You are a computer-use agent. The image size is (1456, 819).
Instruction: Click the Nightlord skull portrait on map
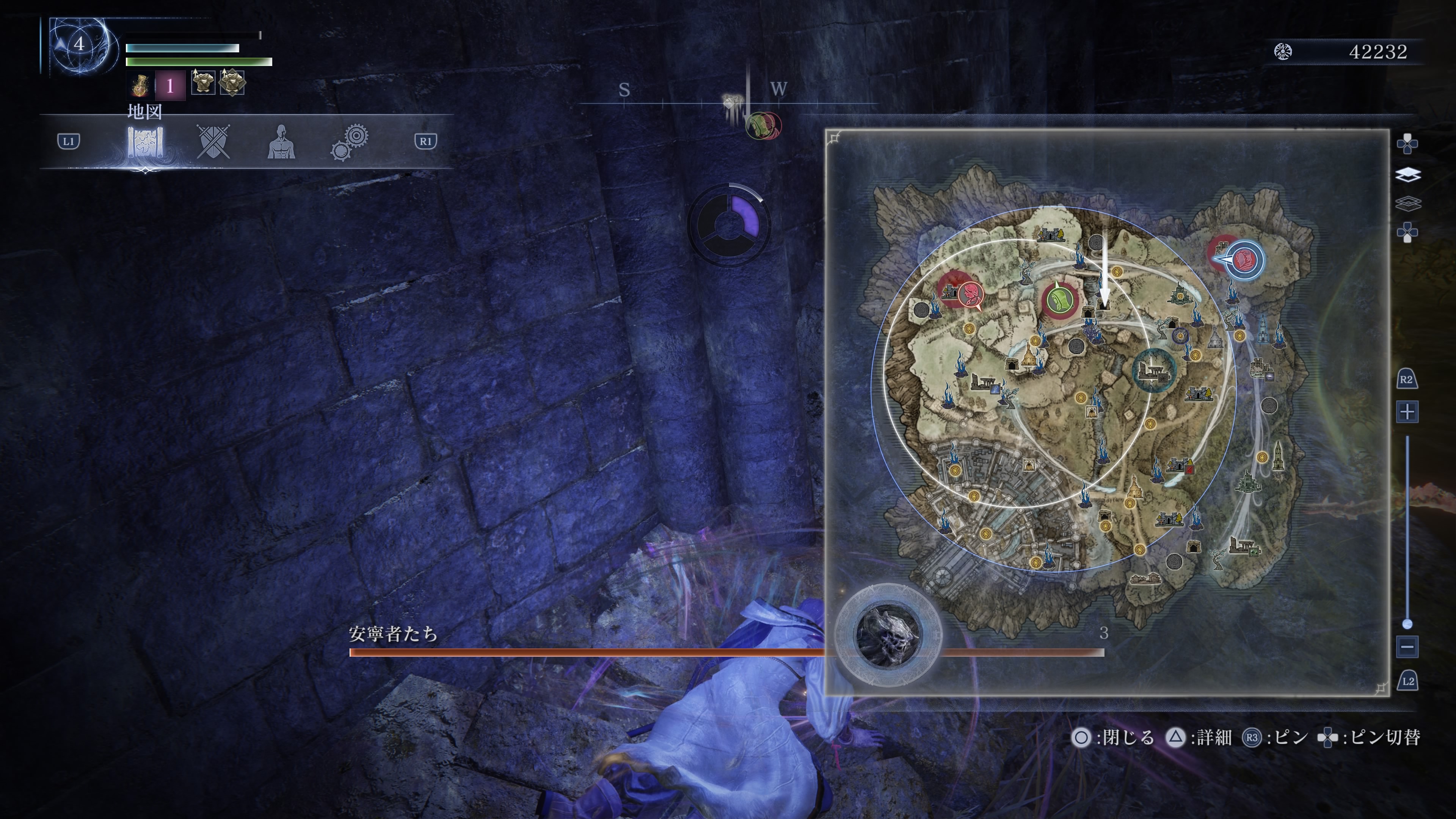(x=888, y=634)
